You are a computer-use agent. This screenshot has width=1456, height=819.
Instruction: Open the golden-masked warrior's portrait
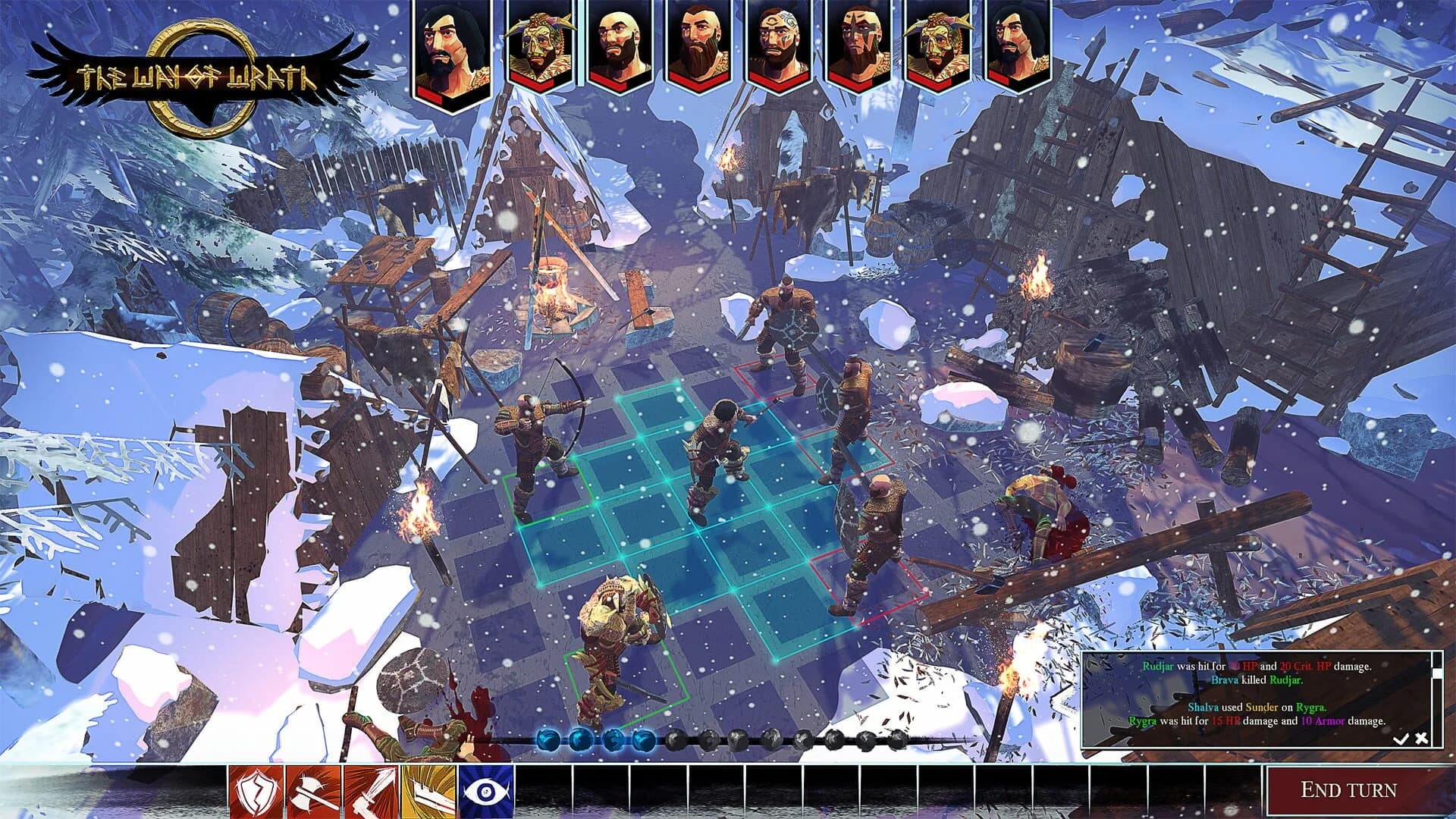point(540,47)
